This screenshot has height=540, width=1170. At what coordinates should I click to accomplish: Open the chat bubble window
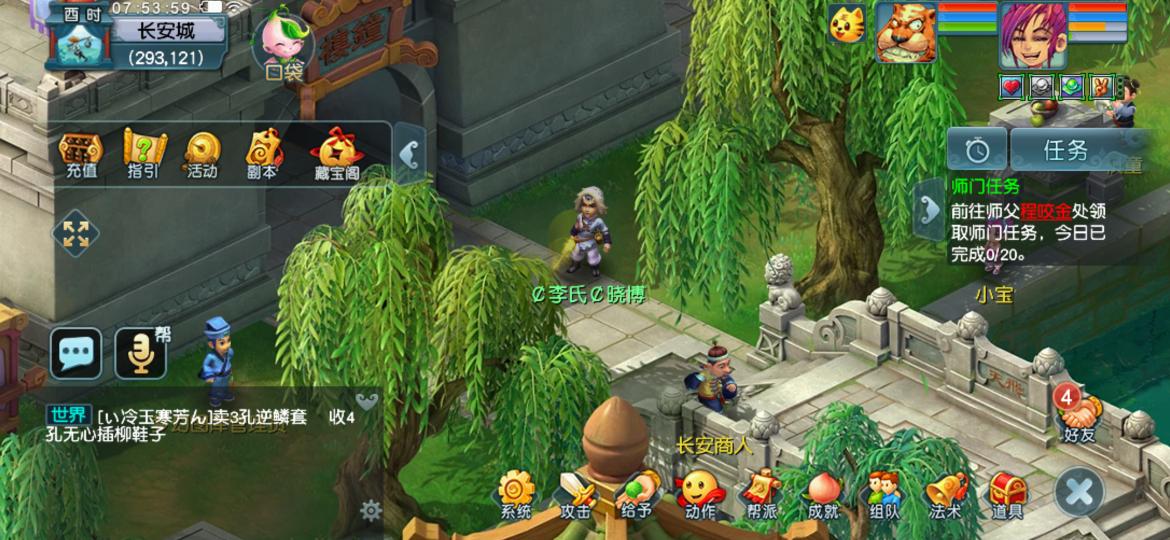tap(76, 353)
